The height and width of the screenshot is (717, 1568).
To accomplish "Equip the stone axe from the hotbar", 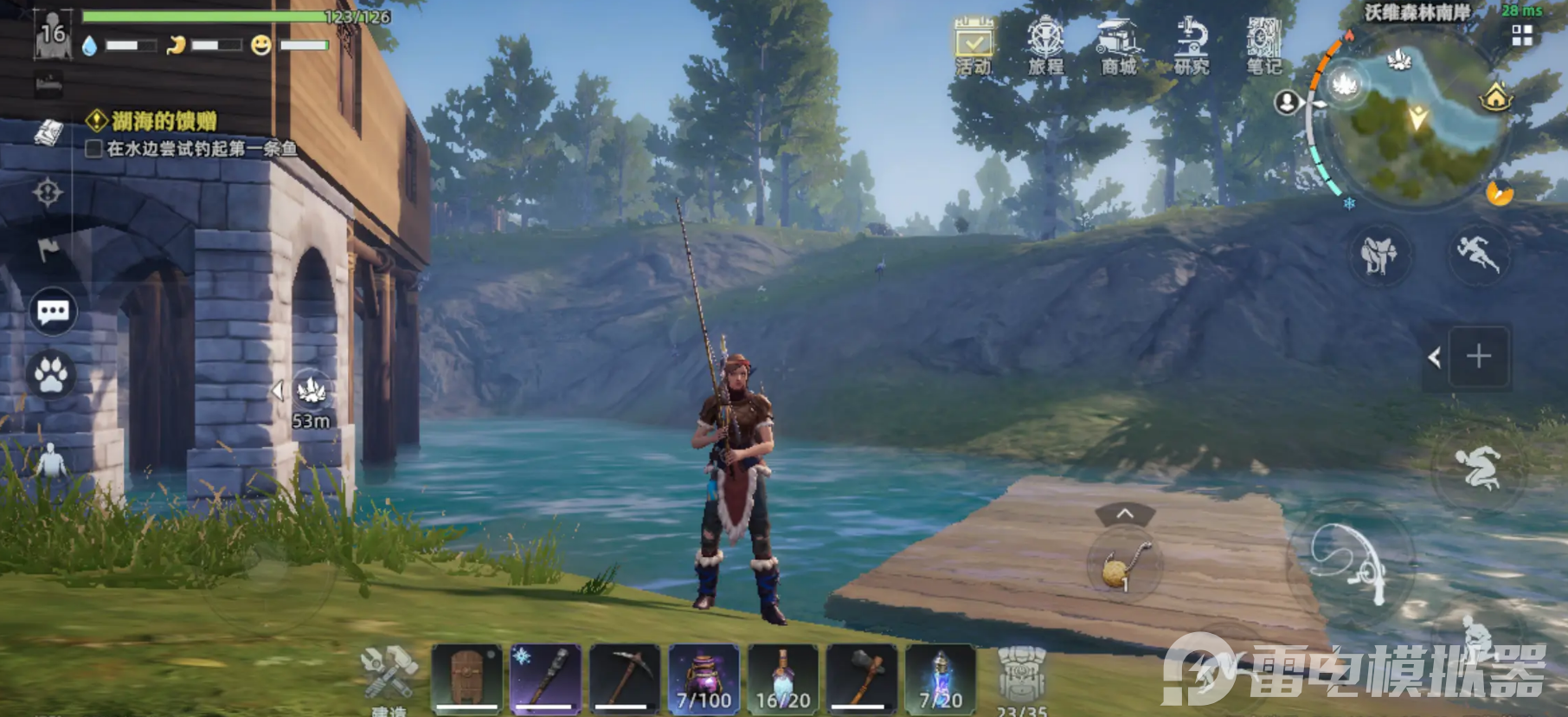I will click(862, 678).
